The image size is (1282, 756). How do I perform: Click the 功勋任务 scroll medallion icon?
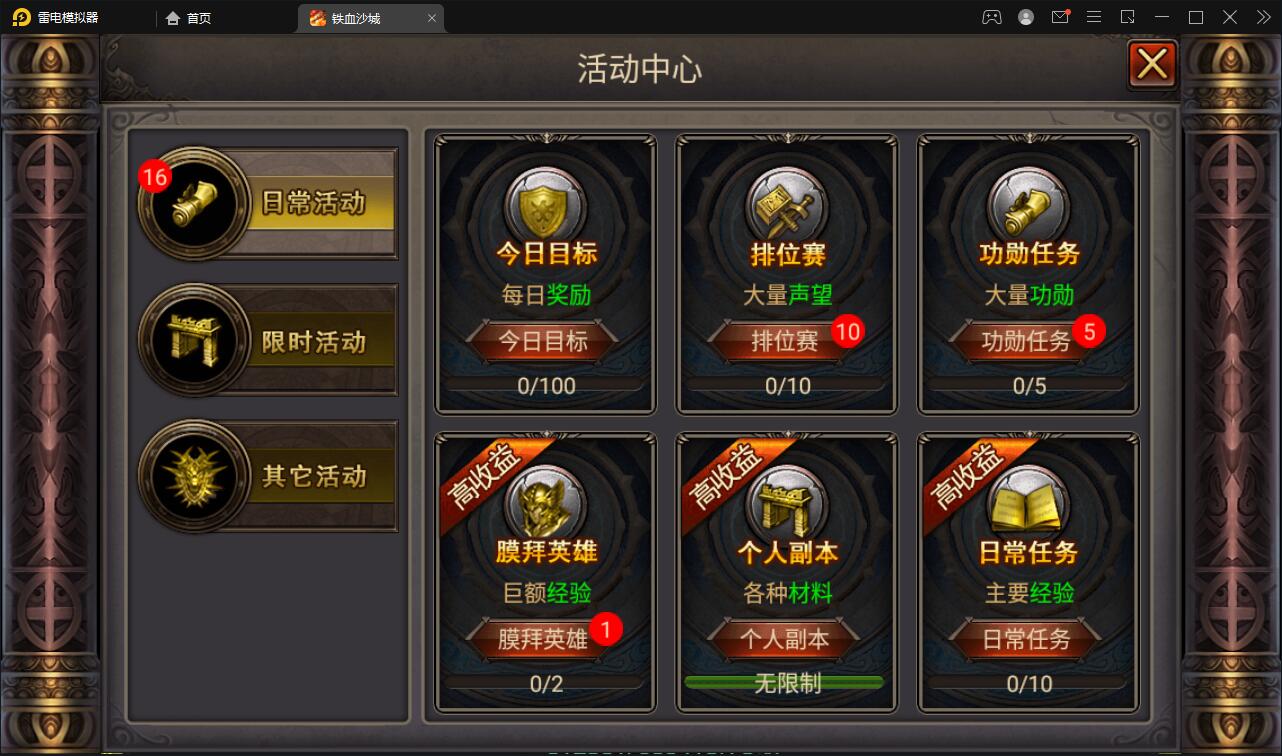(x=1027, y=202)
